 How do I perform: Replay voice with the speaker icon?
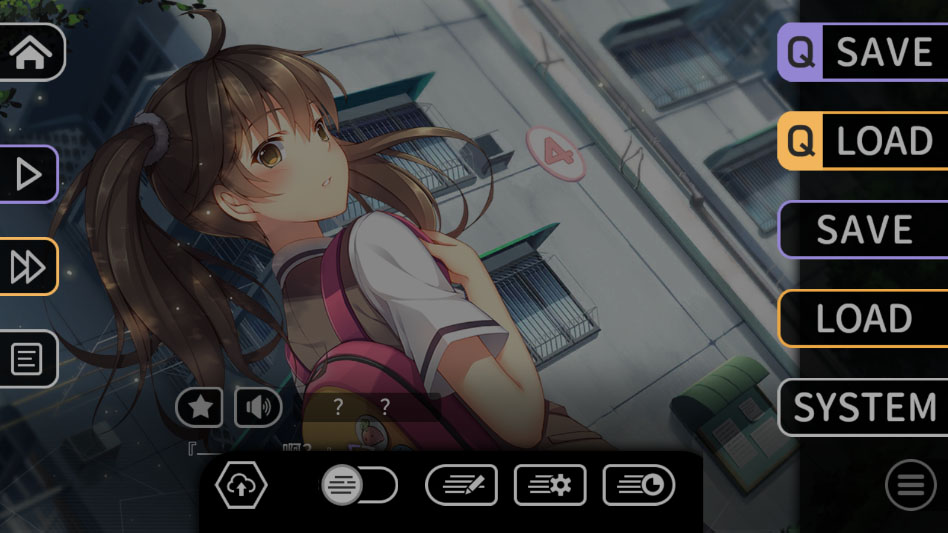point(258,407)
